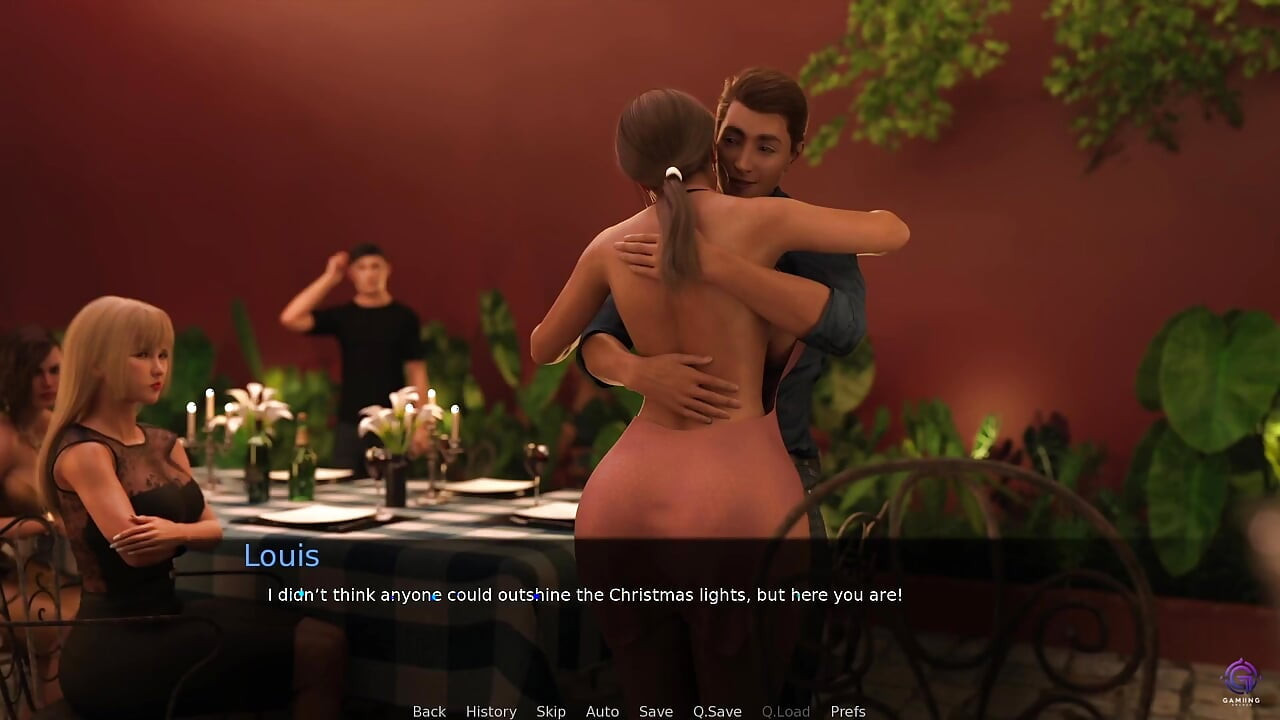Enable Skip mode to fast-forward text
The height and width of the screenshot is (720, 1280).
pyautogui.click(x=551, y=711)
